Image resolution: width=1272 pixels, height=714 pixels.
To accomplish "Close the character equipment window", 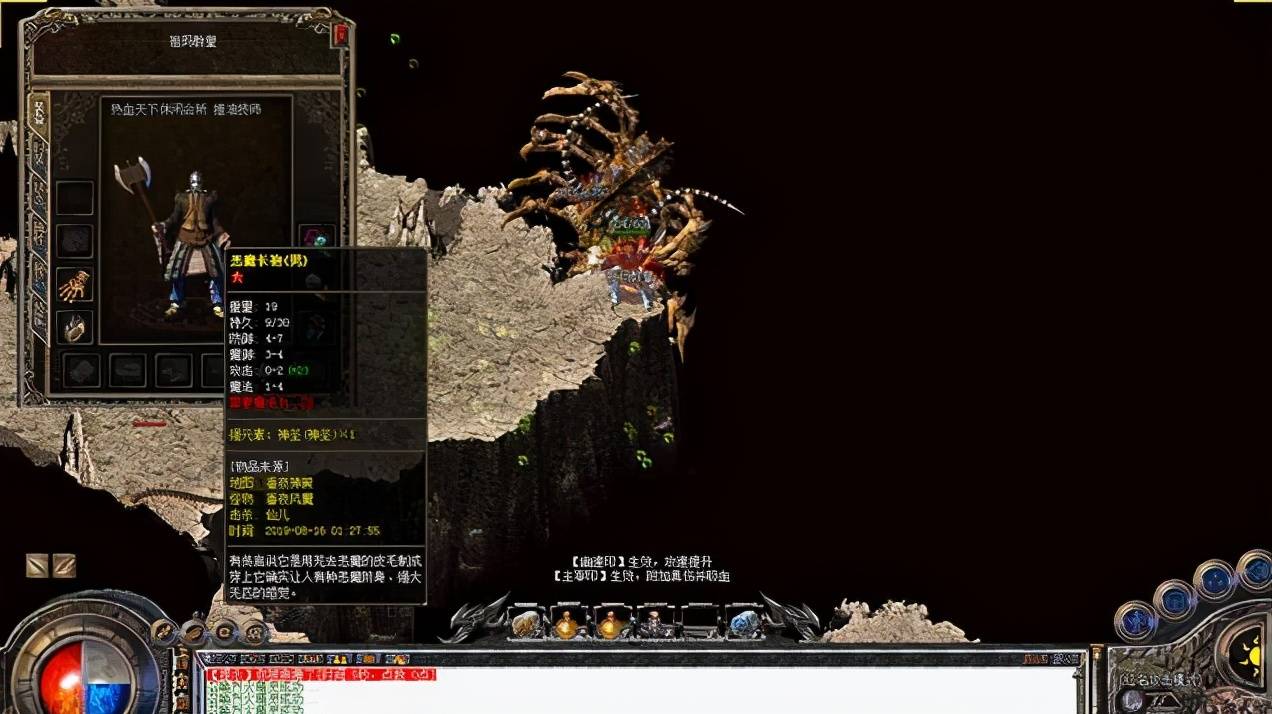I will [x=341, y=35].
